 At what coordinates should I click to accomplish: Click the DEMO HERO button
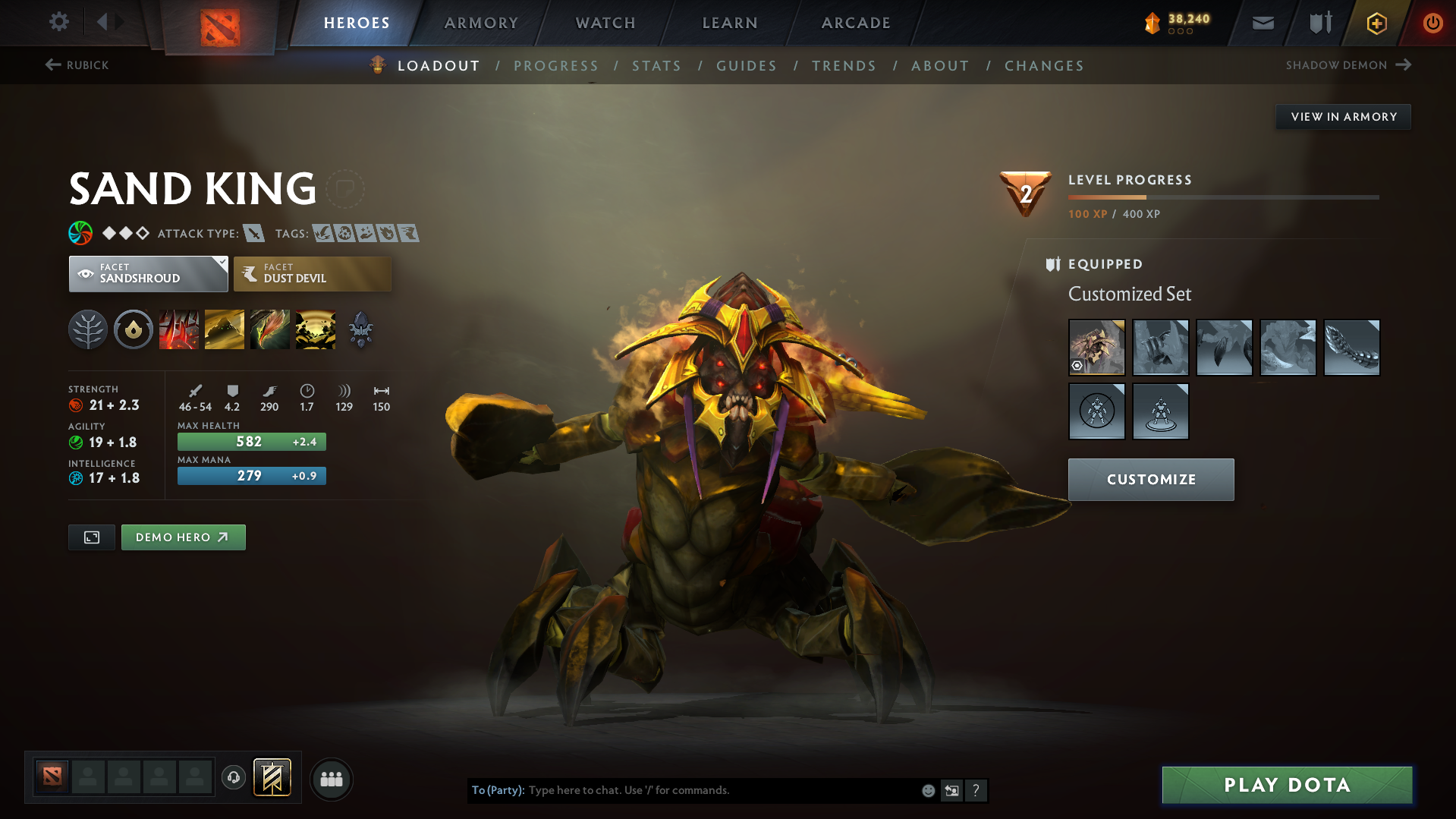click(x=183, y=537)
